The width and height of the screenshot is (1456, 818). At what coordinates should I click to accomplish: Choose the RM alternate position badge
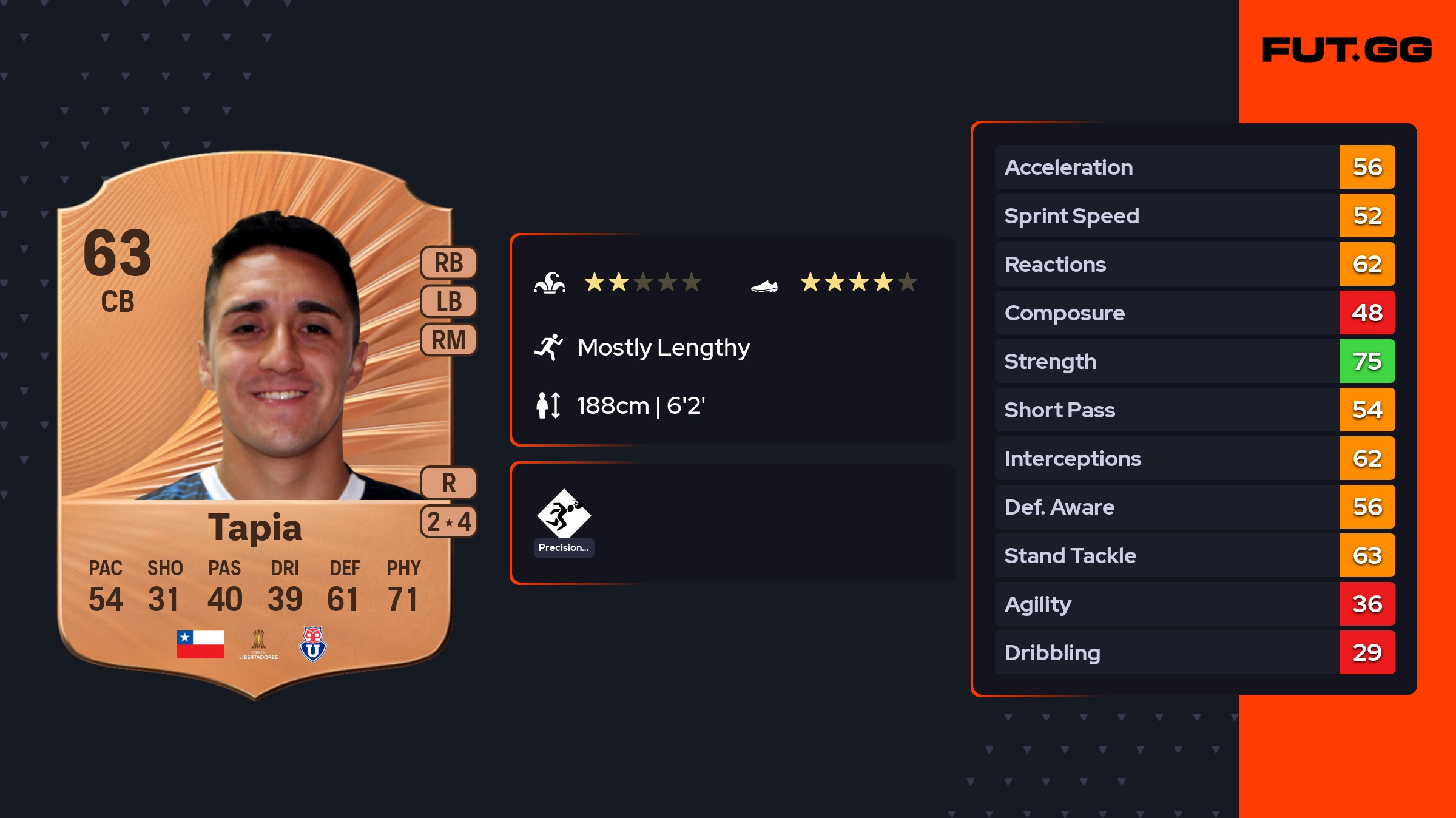(449, 339)
